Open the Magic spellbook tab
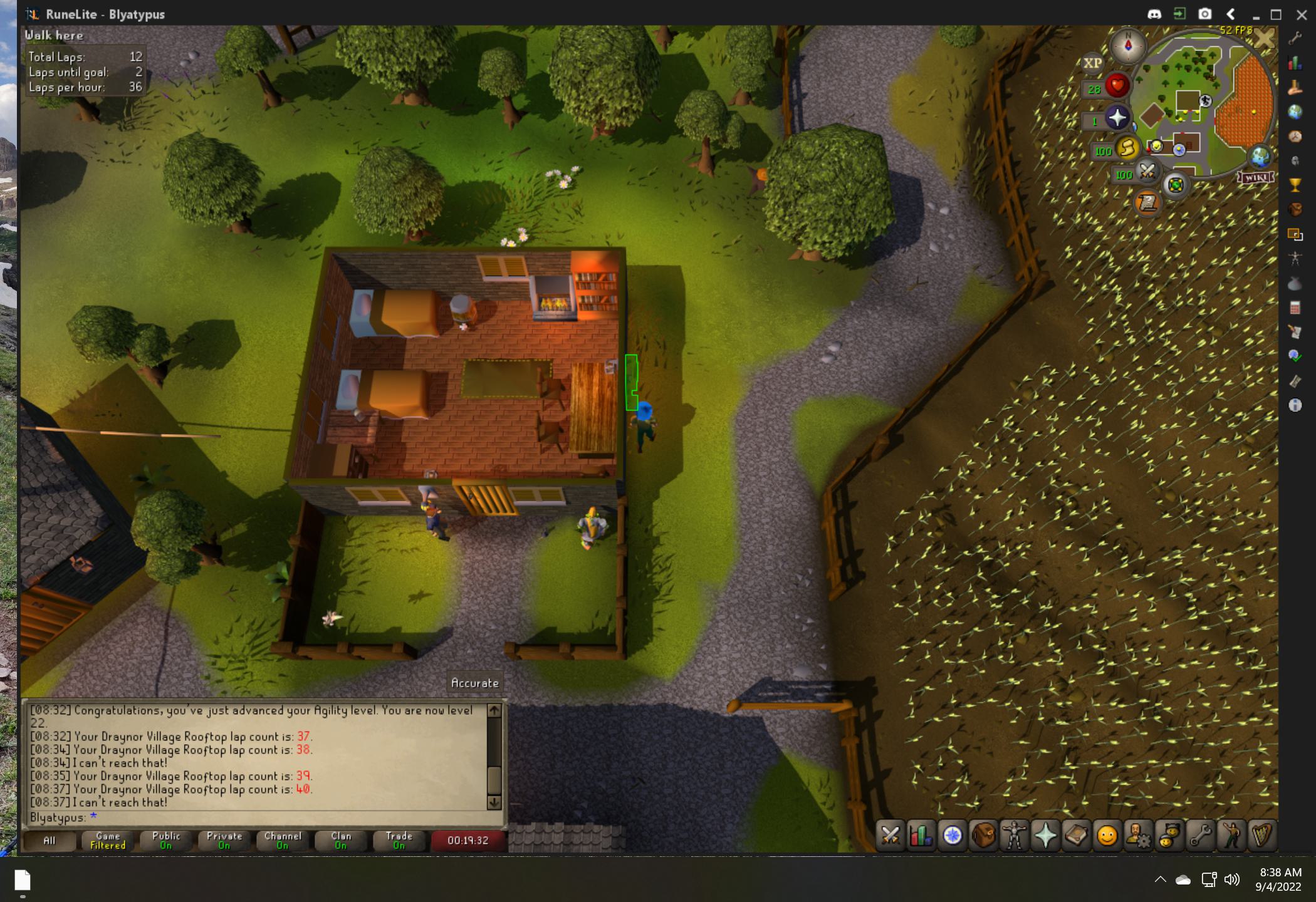The width and height of the screenshot is (1316, 902). [x=1076, y=835]
